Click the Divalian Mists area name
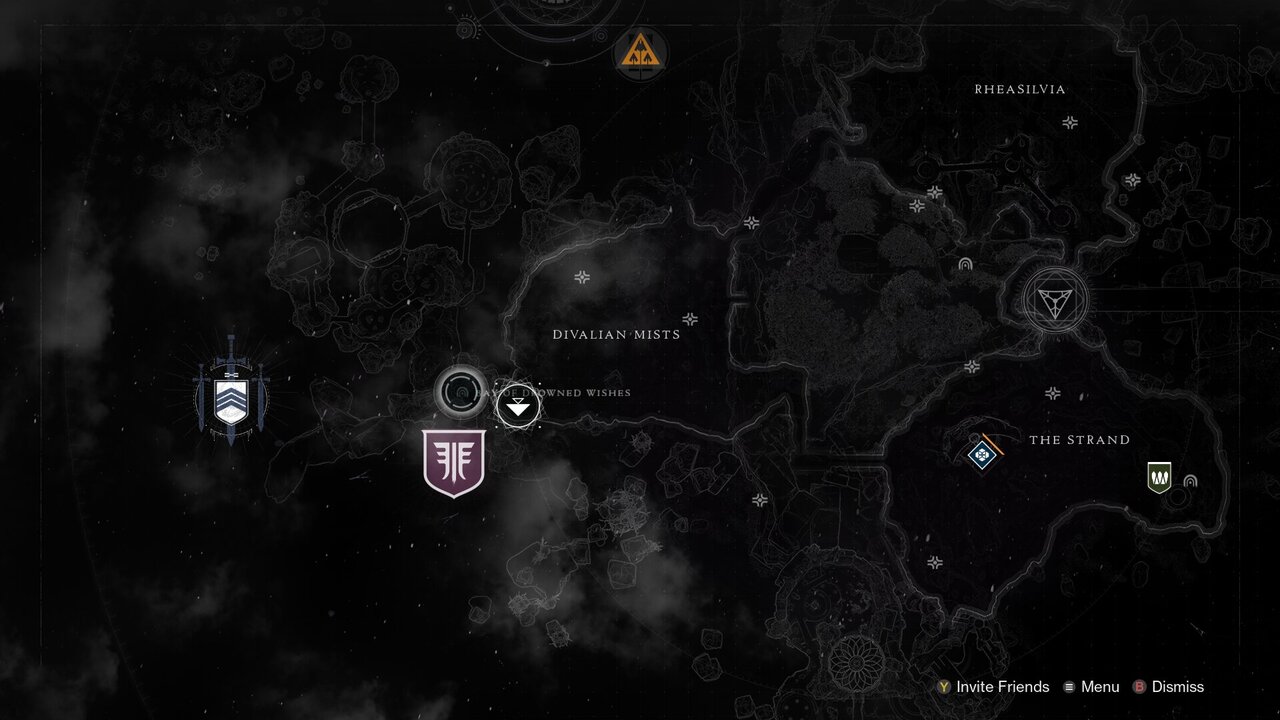1280x720 pixels. click(616, 334)
